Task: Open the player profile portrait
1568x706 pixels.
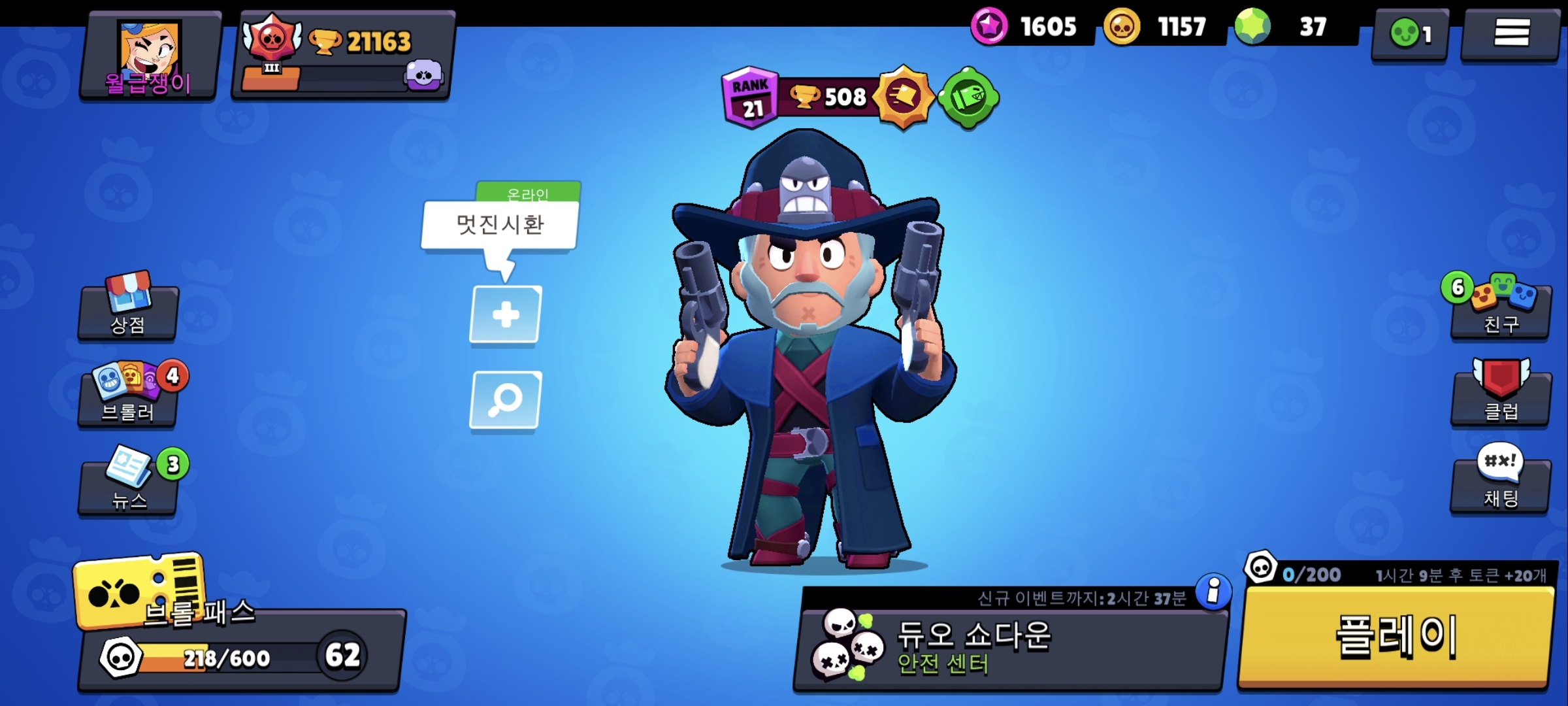Action: 149,56
